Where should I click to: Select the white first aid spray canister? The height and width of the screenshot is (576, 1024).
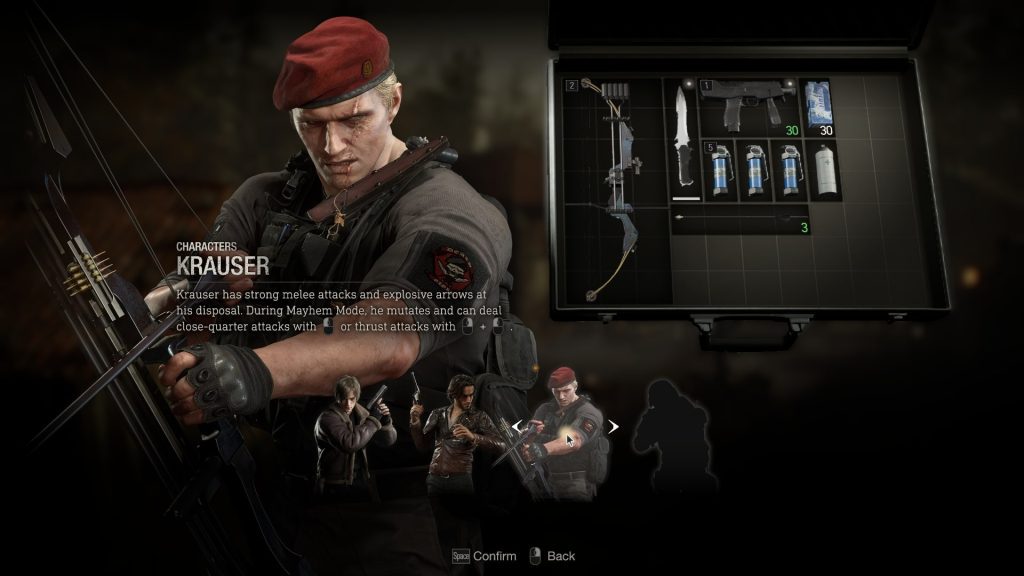(824, 169)
